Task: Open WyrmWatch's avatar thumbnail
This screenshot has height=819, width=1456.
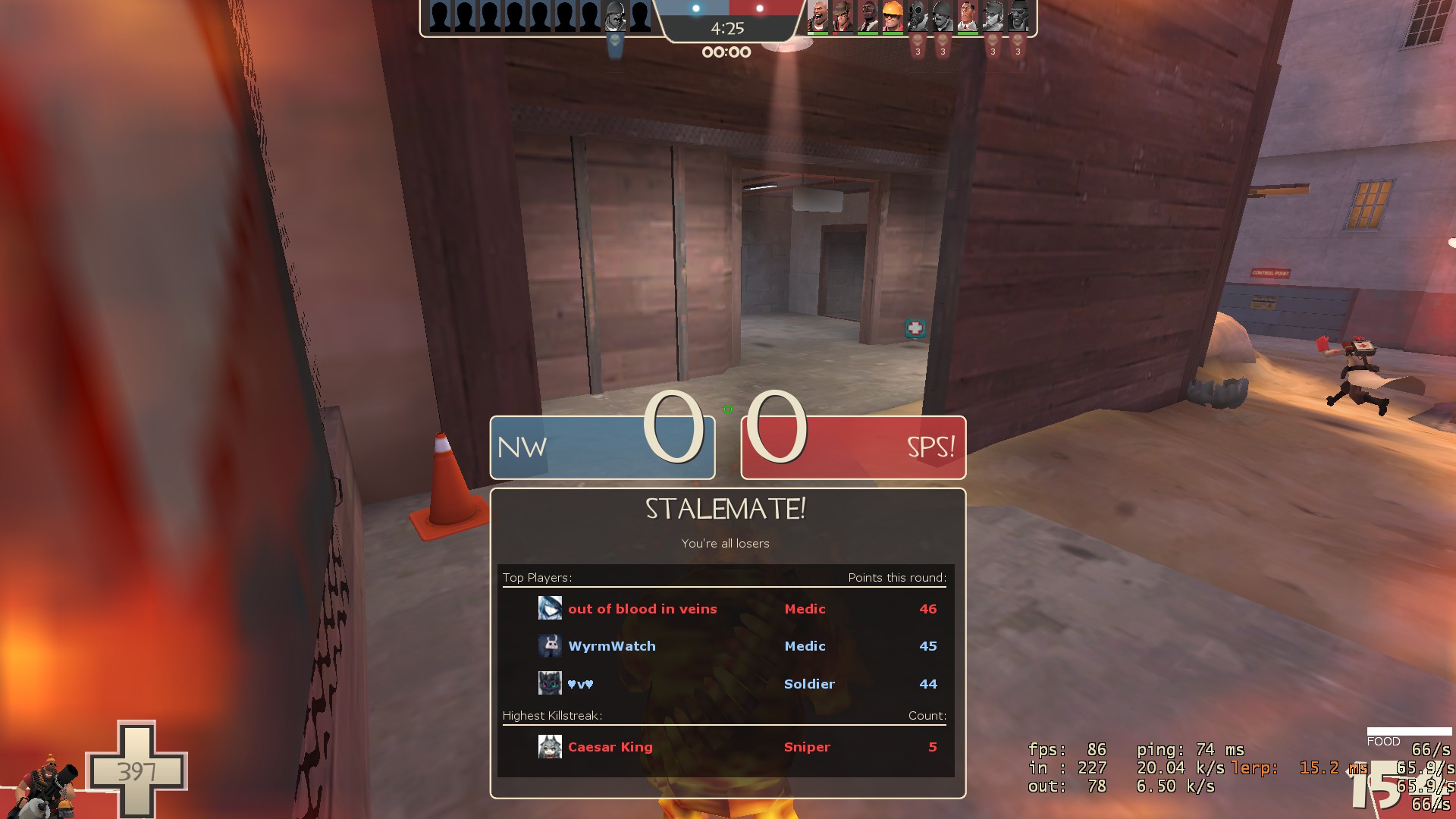Action: click(x=550, y=646)
